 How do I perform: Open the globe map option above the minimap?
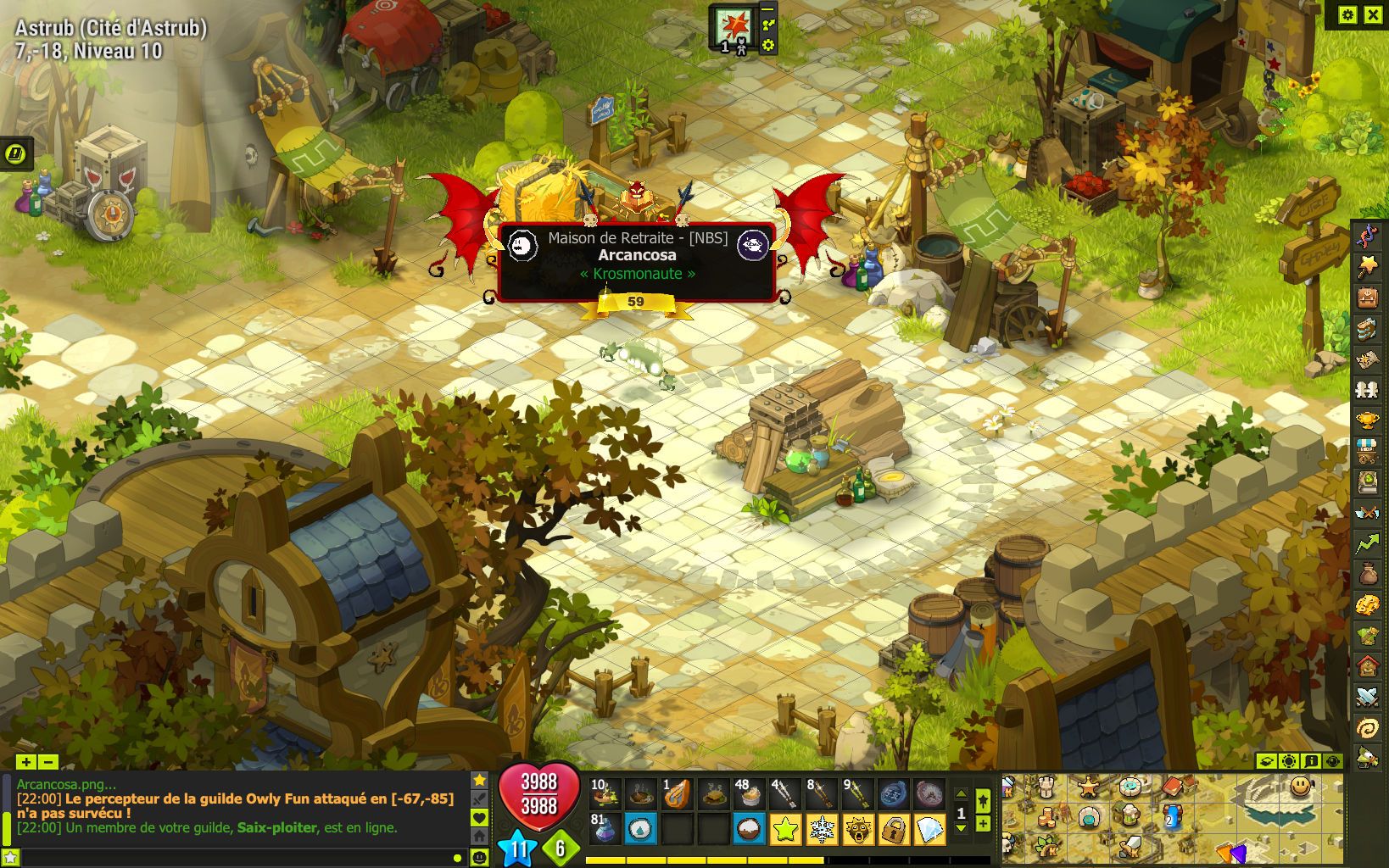(x=1331, y=761)
